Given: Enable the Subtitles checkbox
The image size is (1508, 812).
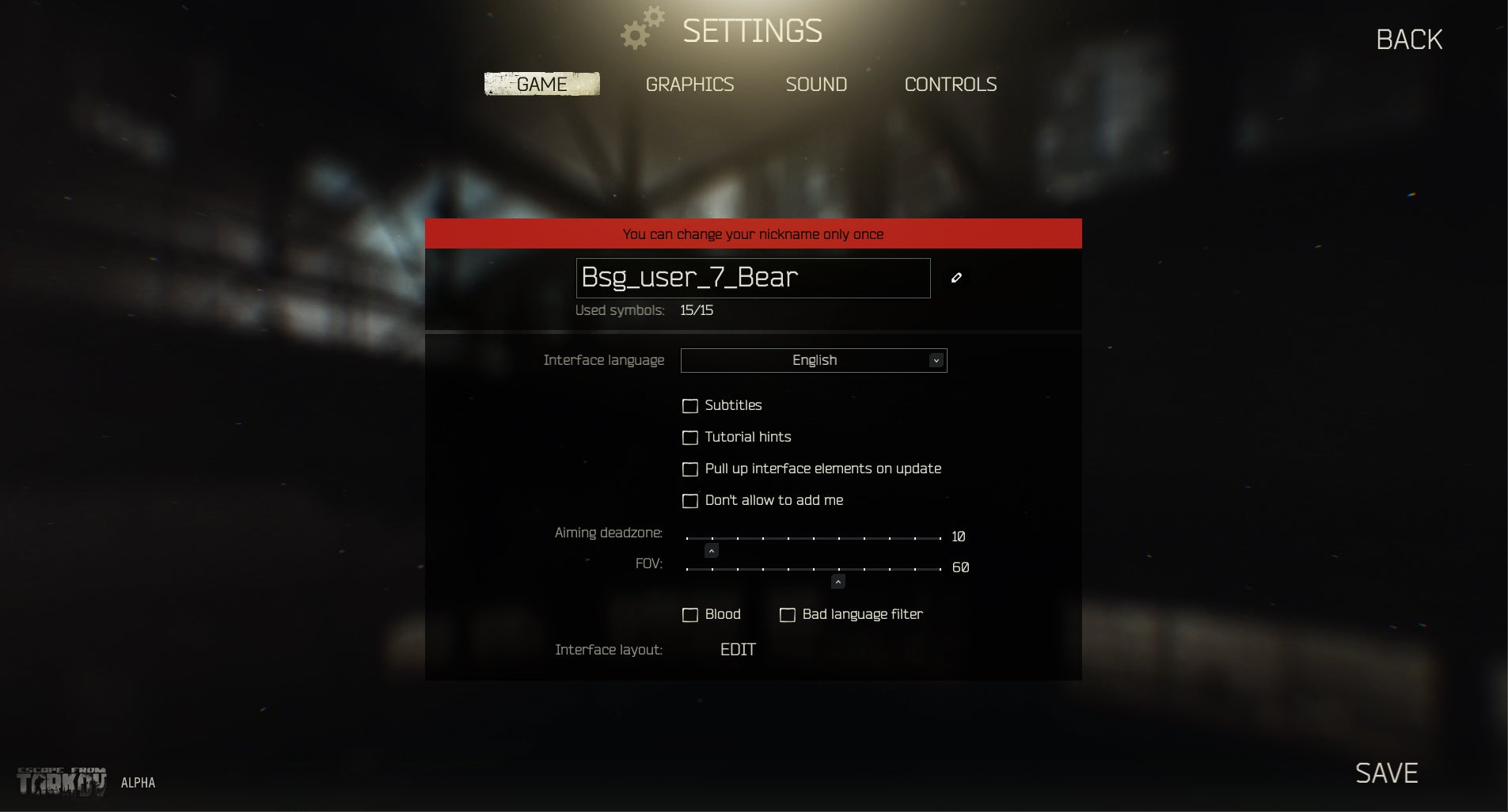Looking at the screenshot, I should pos(690,405).
